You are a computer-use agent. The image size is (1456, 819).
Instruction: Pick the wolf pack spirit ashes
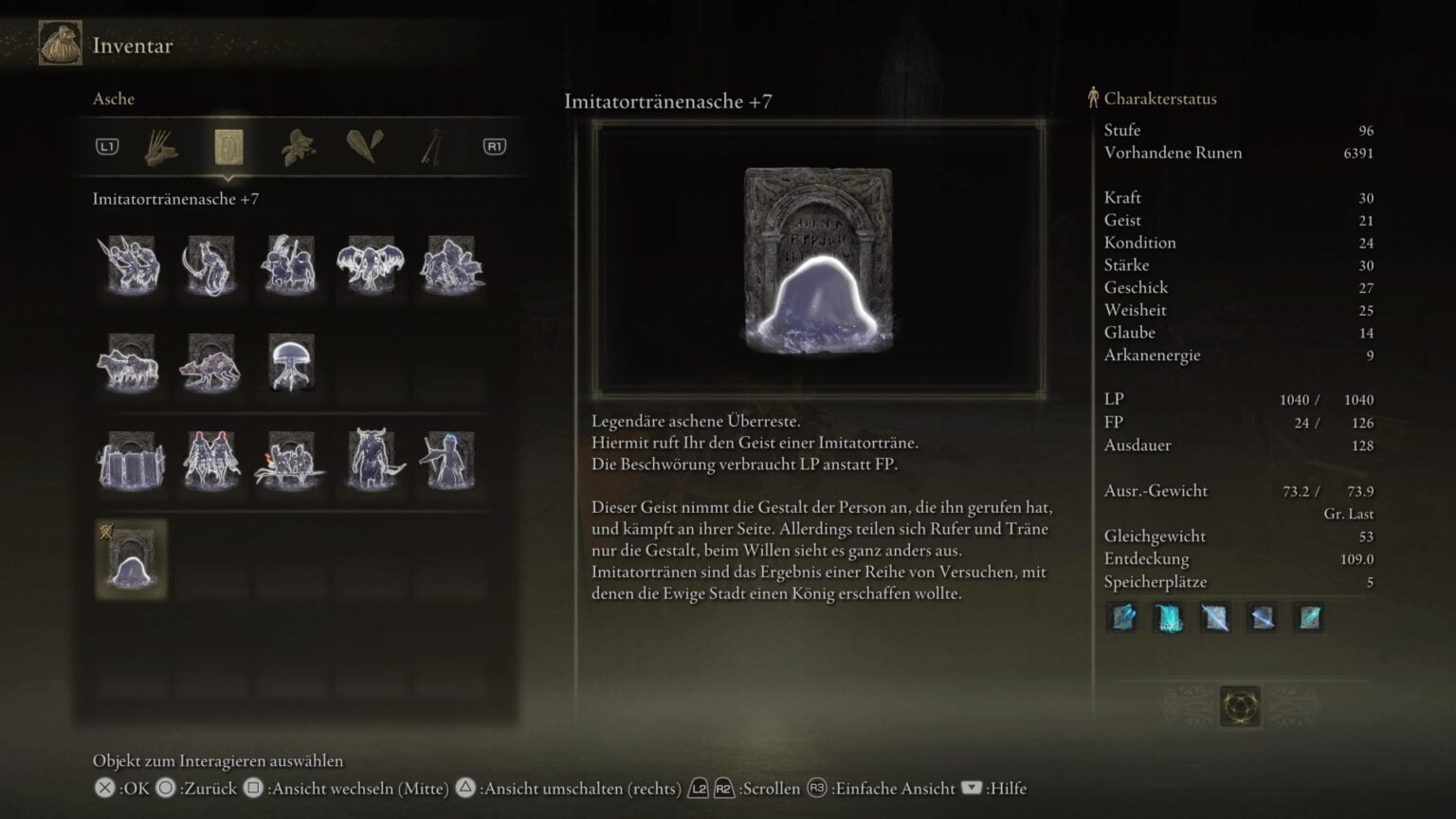[129, 363]
